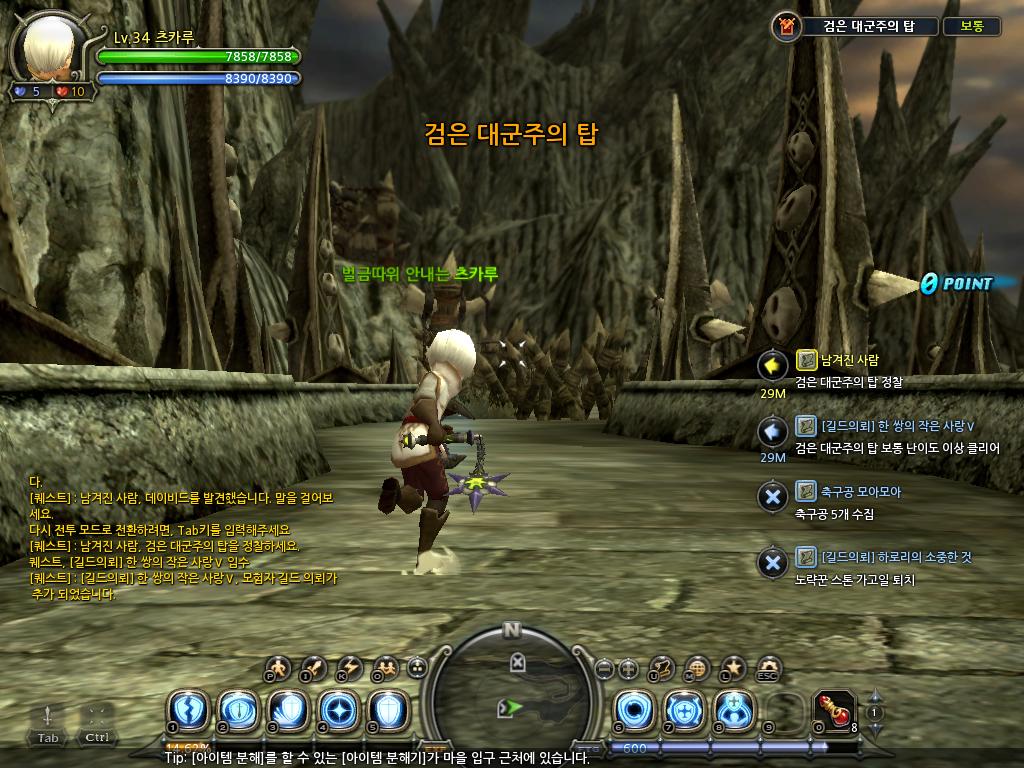Viewport: 1024px width, 768px height.
Task: Use the healing figure skill in slot 8
Action: (x=734, y=710)
